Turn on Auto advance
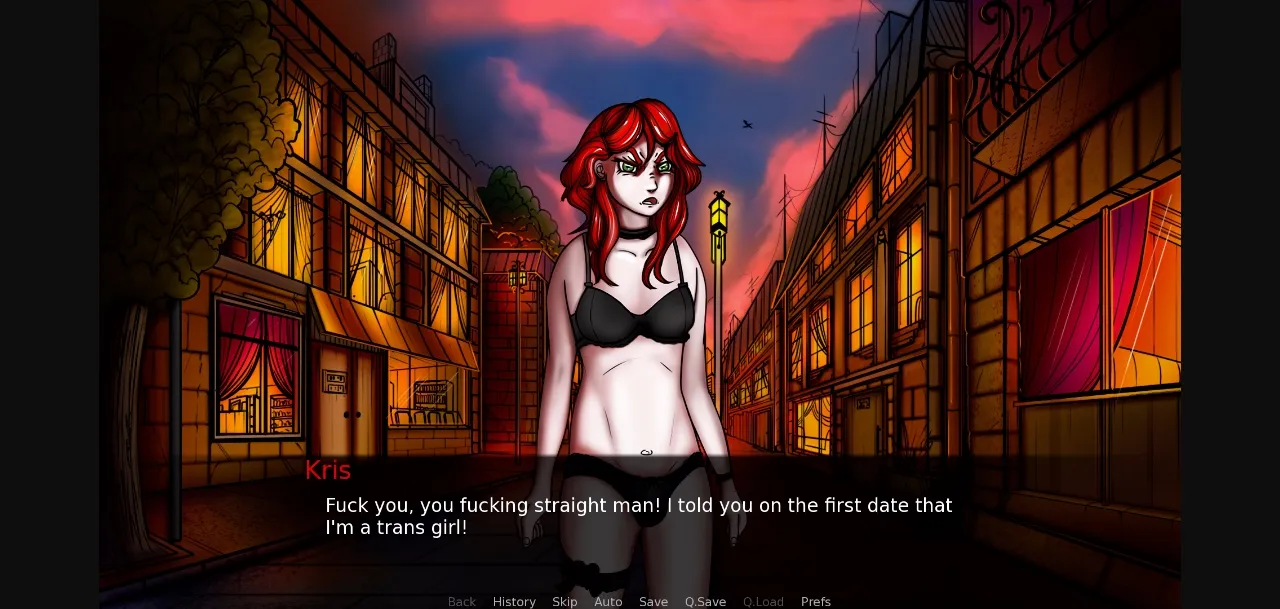The width and height of the screenshot is (1280, 609). point(608,601)
